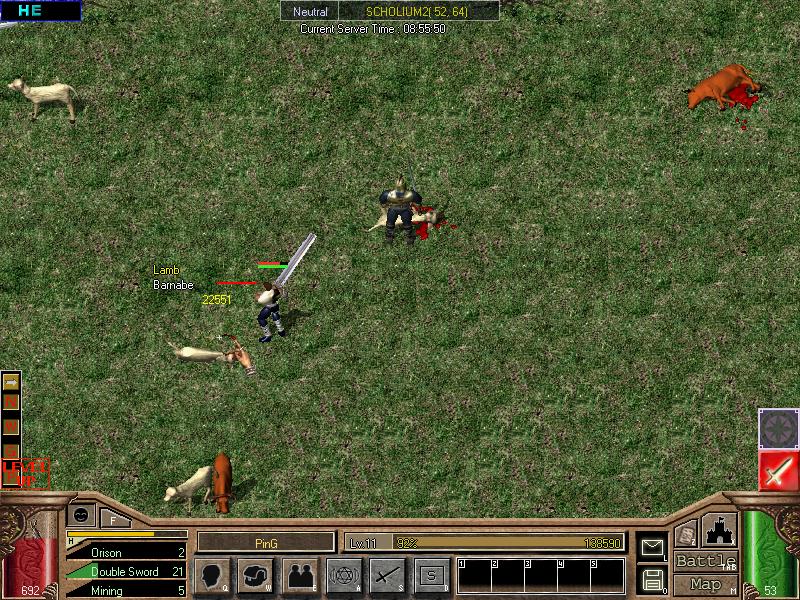
Task: Click the smiley face emote button
Action: (81, 514)
